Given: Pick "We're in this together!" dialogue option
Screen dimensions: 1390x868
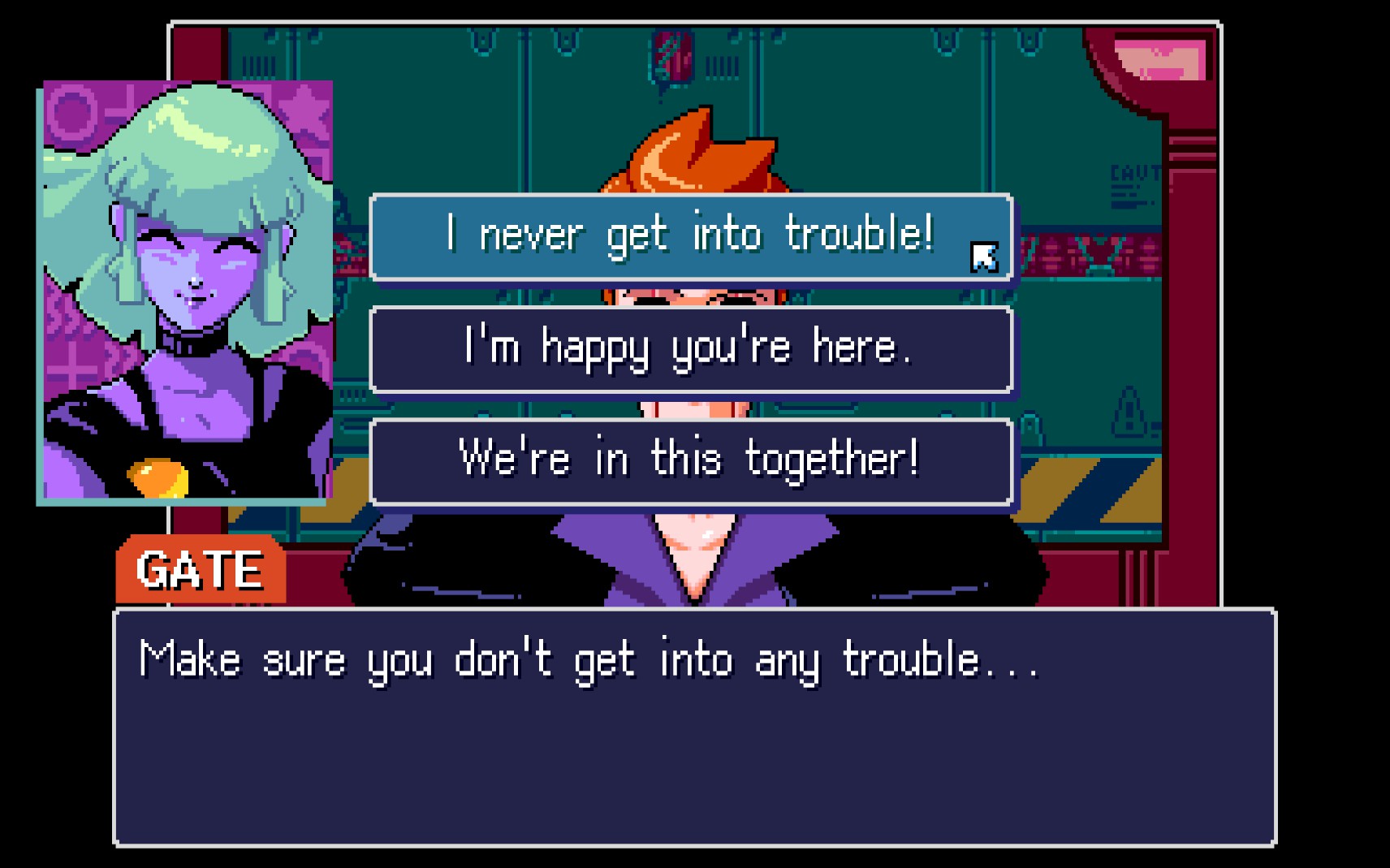Looking at the screenshot, I should 690,460.
